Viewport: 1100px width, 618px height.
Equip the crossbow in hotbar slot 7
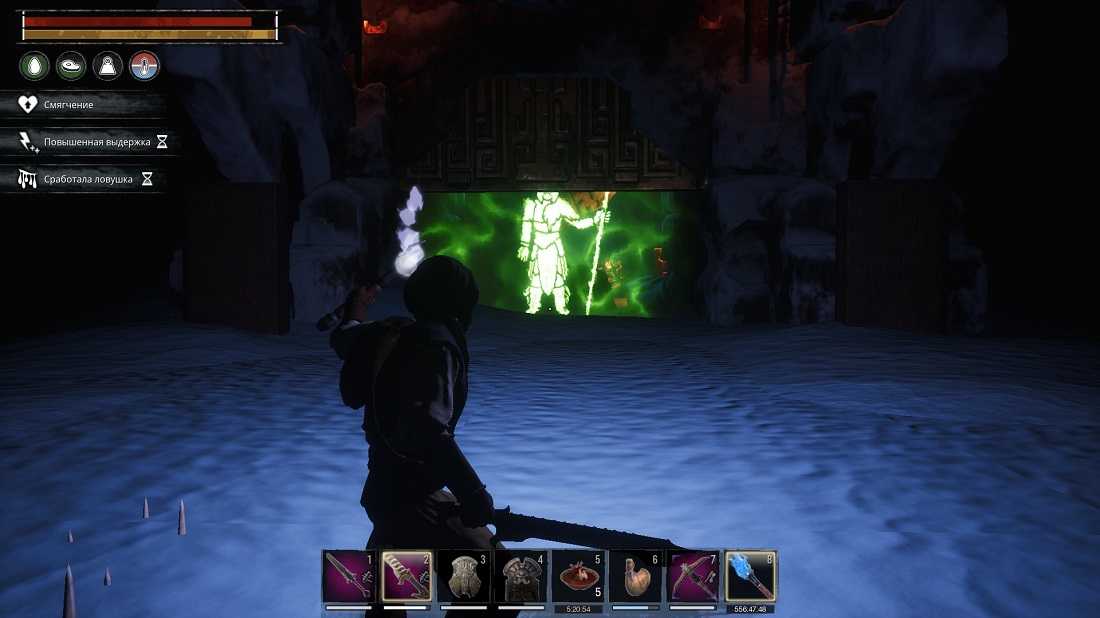pos(694,576)
